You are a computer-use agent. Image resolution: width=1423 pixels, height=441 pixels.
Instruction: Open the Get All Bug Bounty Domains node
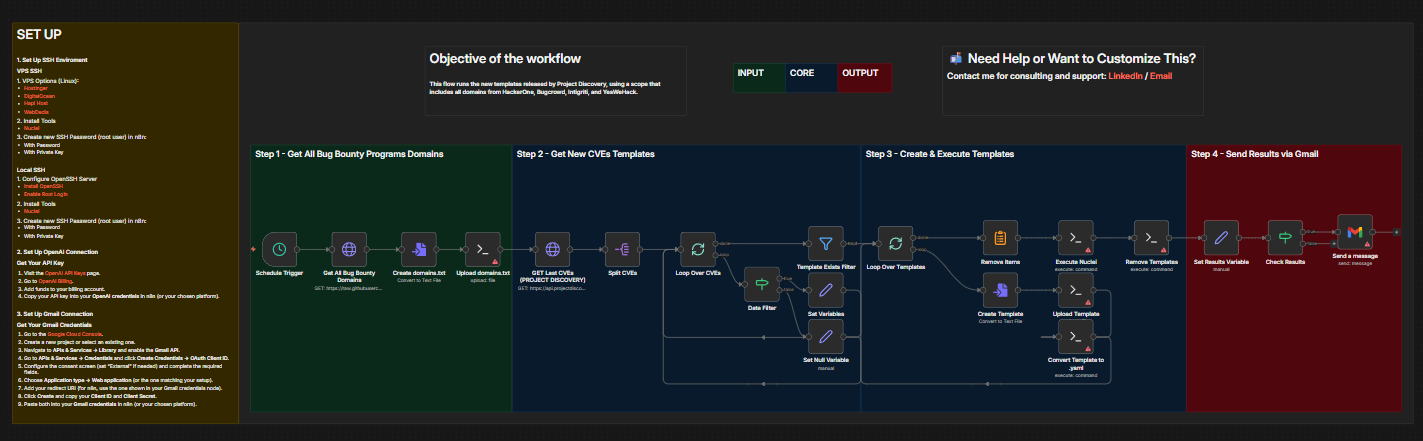[349, 249]
